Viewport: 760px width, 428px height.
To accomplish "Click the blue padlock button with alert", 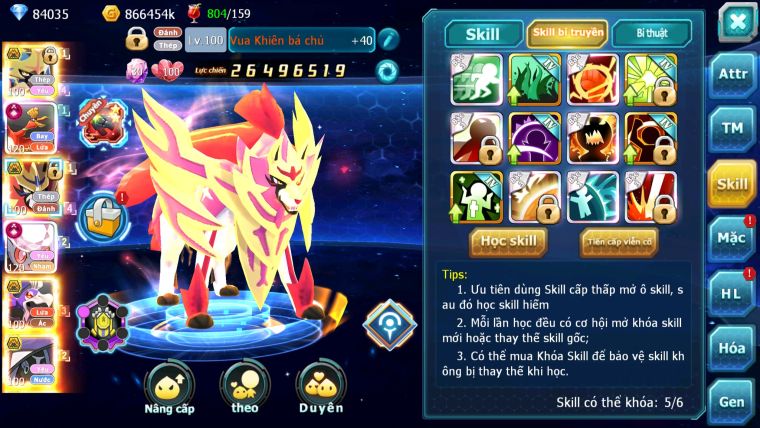I will (101, 213).
